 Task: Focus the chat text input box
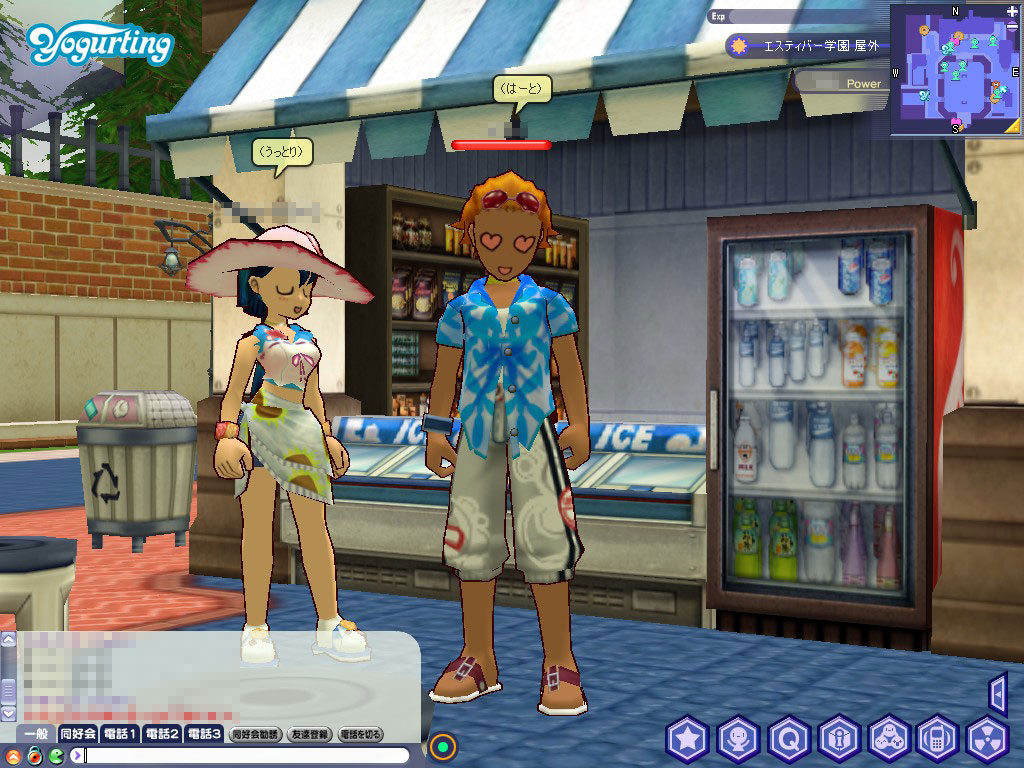[250, 755]
